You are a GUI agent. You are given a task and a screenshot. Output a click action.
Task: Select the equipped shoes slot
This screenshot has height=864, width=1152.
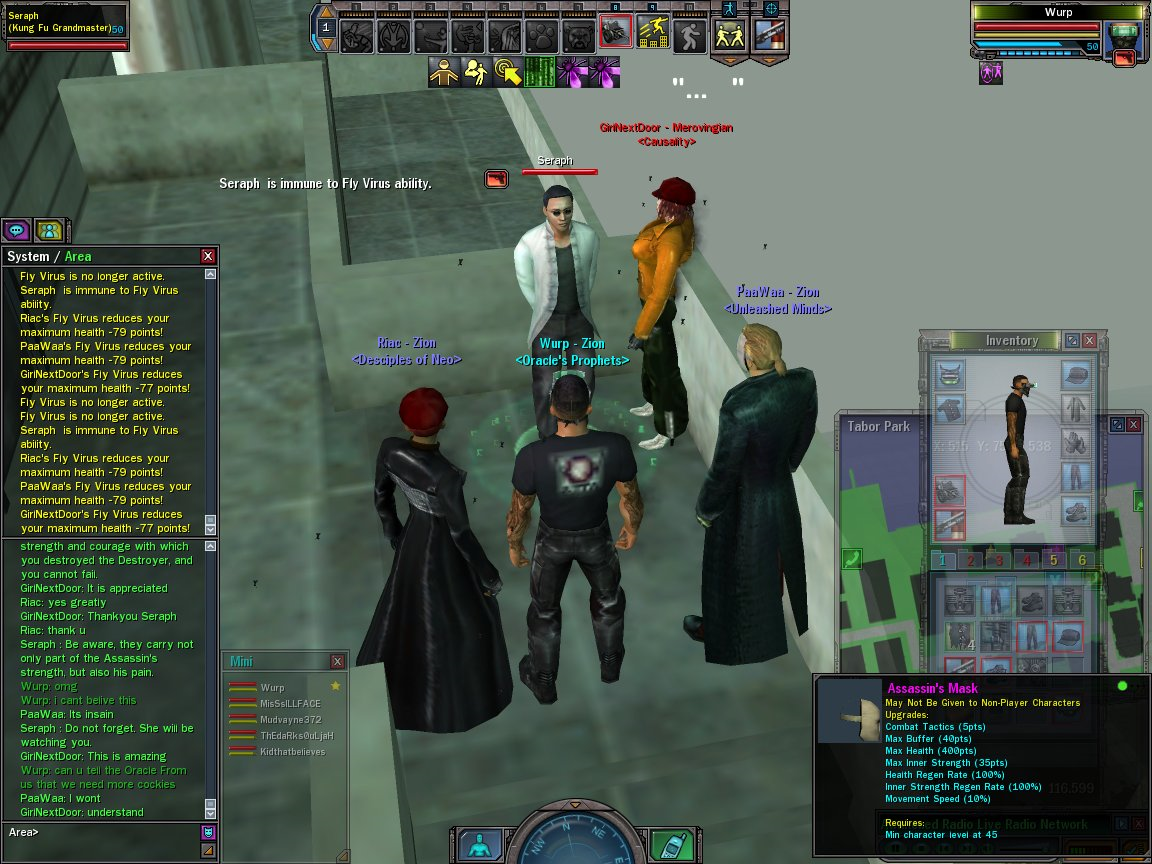[x=1075, y=510]
